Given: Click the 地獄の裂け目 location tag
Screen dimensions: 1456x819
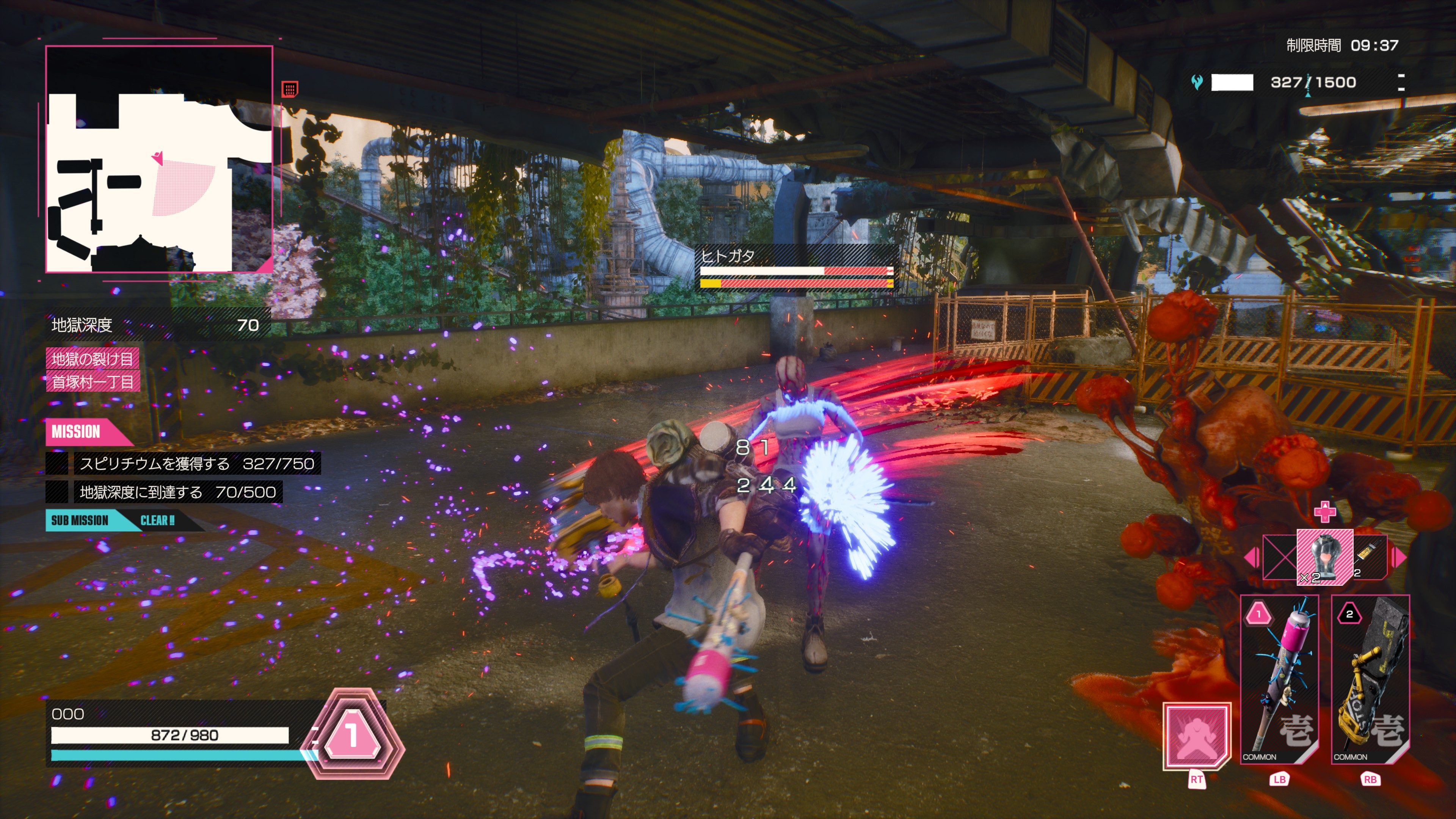Looking at the screenshot, I should (92, 358).
